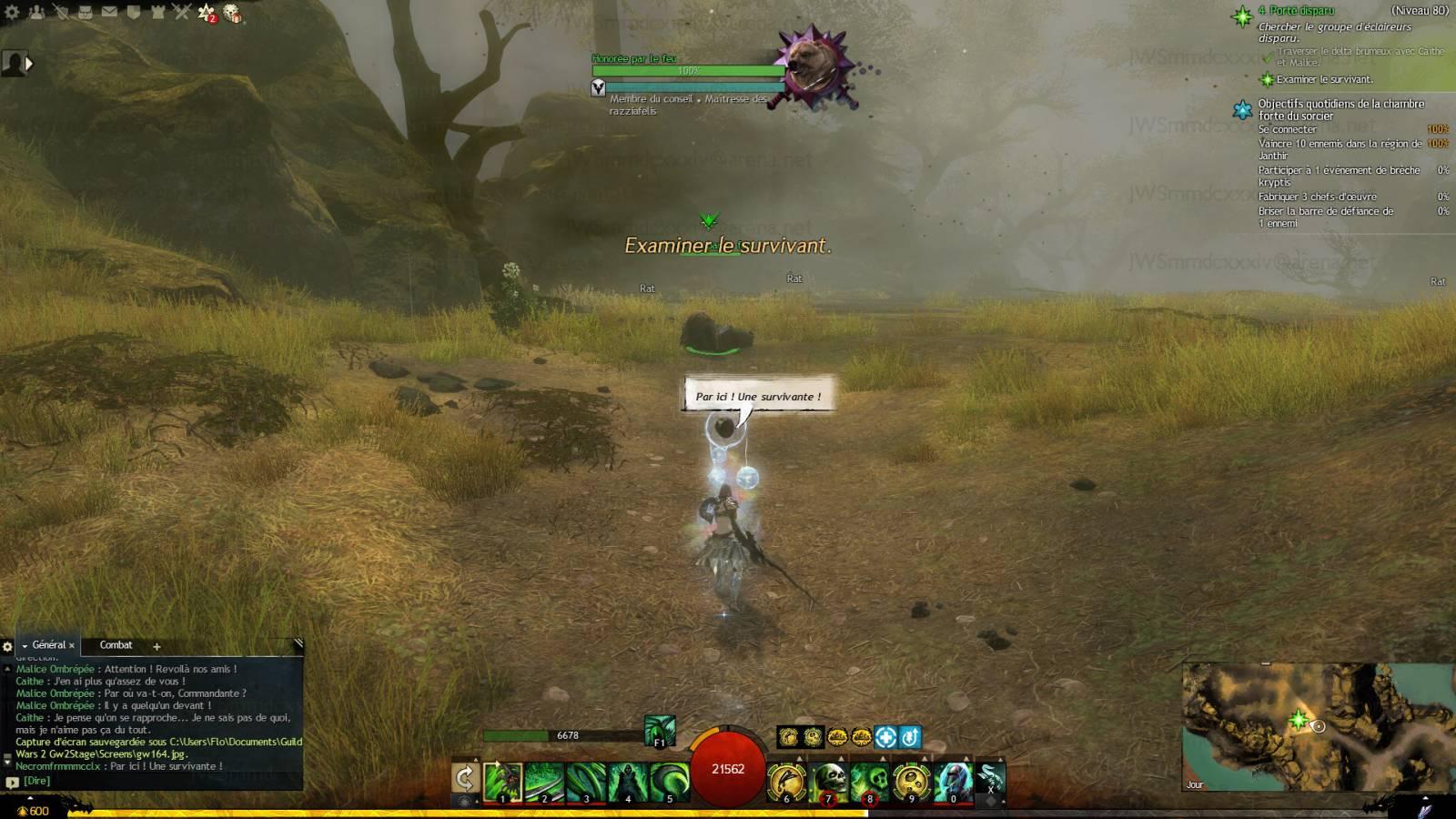Image resolution: width=1456 pixels, height=819 pixels.
Task: Open the inventory bag icon
Action: click(x=85, y=12)
